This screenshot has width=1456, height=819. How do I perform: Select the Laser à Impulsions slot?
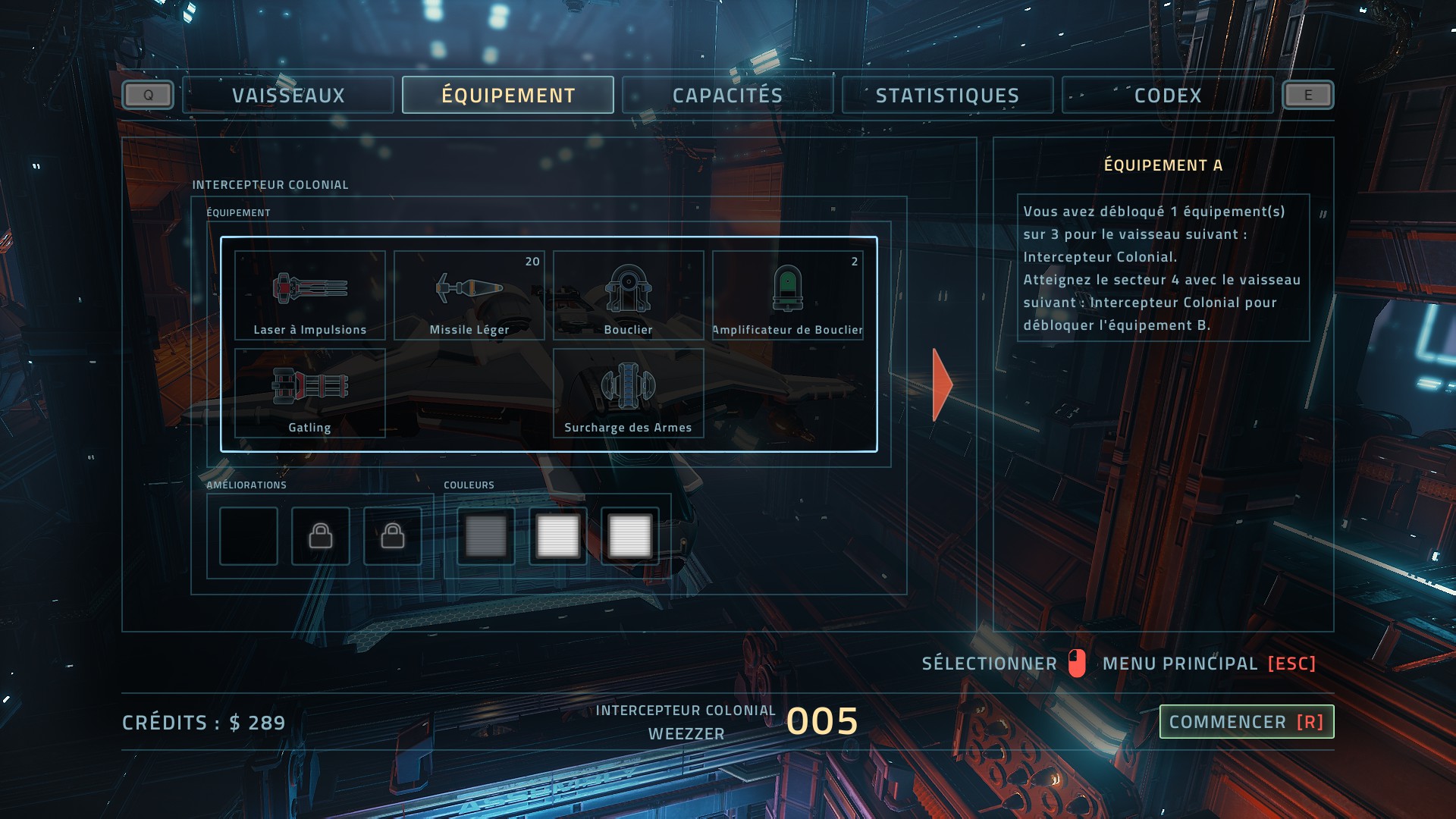pos(310,295)
